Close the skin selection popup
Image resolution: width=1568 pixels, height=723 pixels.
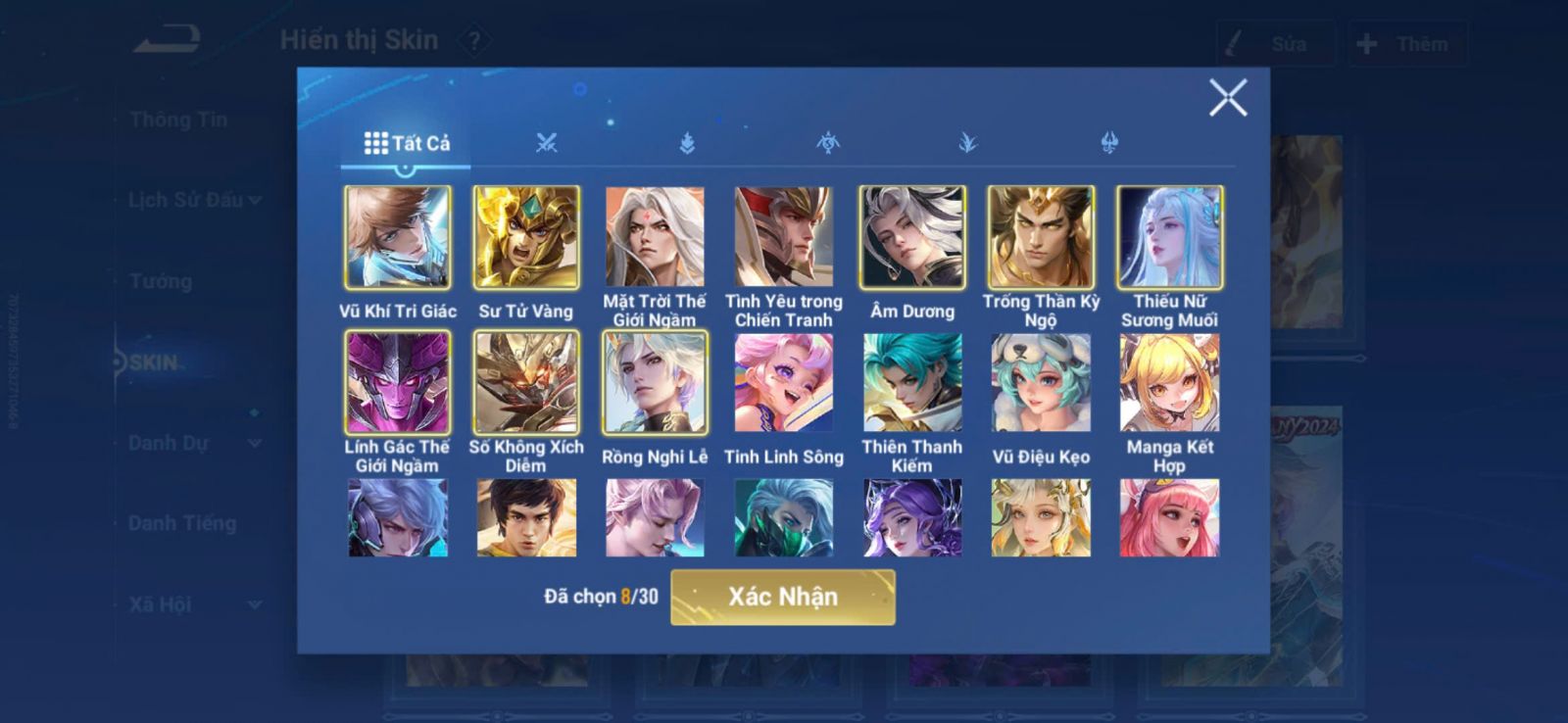point(1227,98)
